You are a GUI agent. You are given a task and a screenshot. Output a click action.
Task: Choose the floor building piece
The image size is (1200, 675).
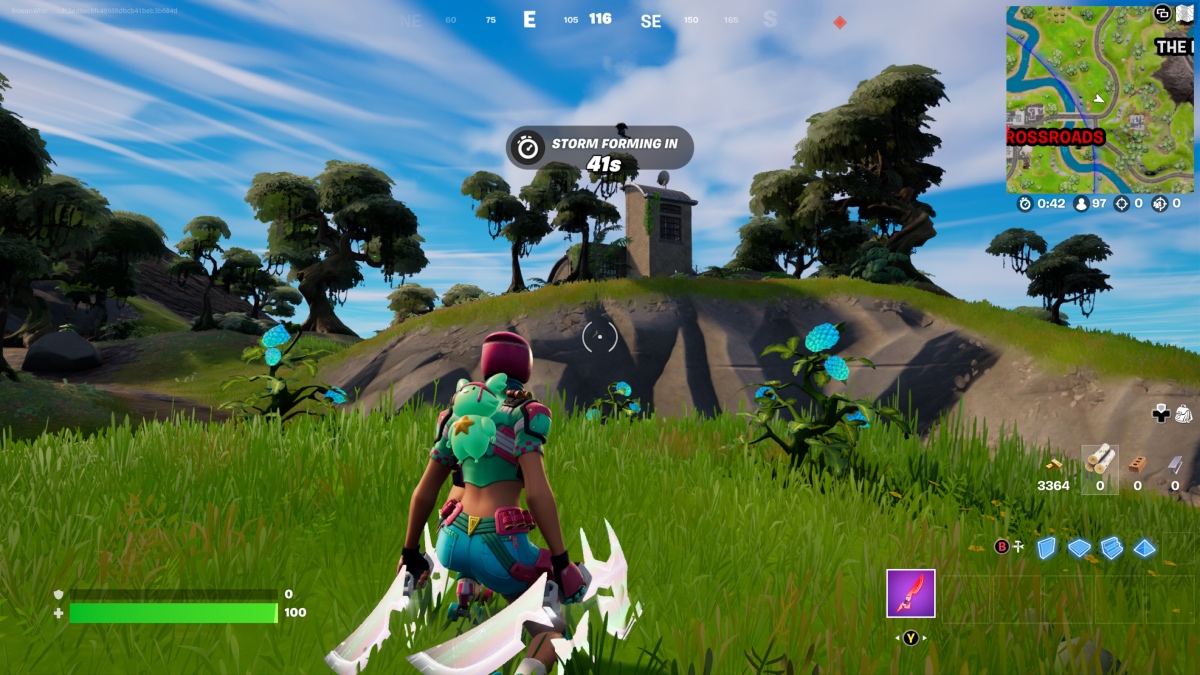[1079, 548]
